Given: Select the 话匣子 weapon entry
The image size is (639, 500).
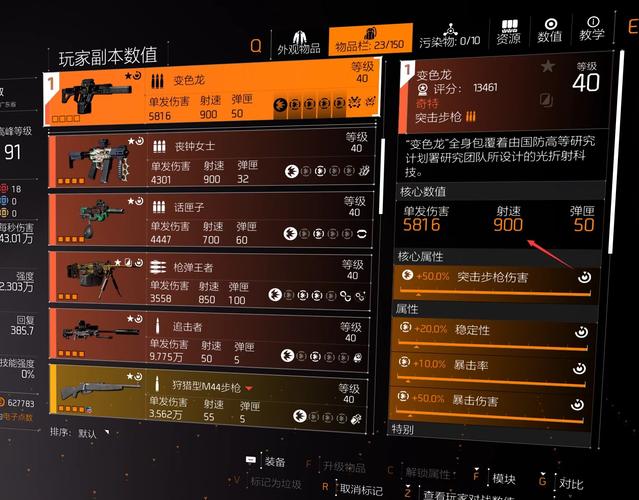Looking at the screenshot, I should point(217,221).
